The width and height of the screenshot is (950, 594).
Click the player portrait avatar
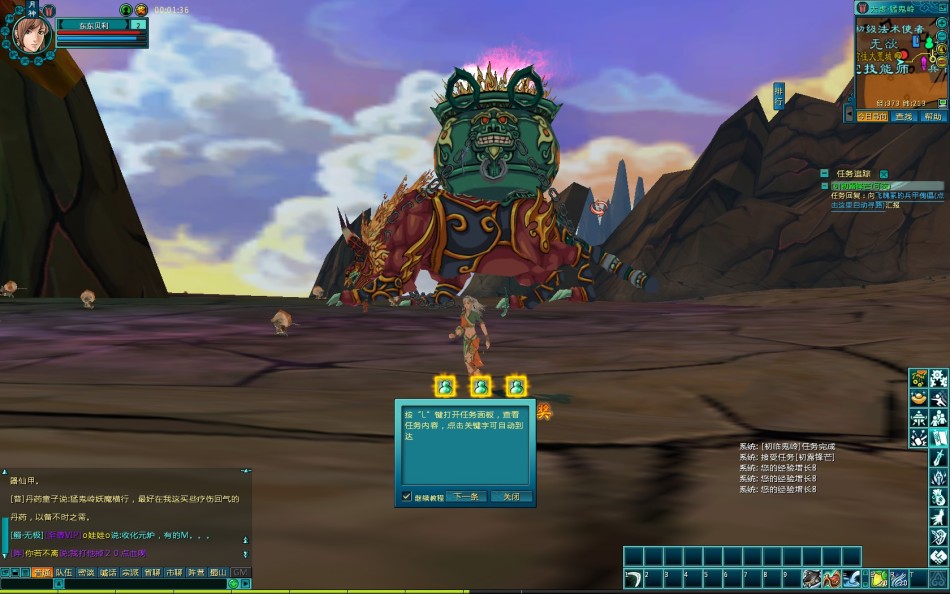27,32
